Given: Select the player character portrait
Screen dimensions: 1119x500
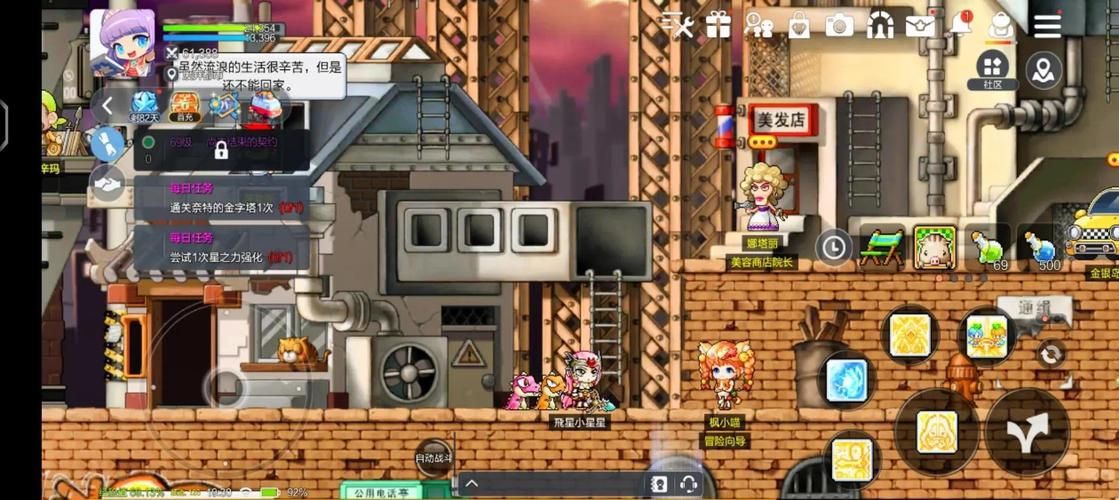Looking at the screenshot, I should click(x=123, y=42).
